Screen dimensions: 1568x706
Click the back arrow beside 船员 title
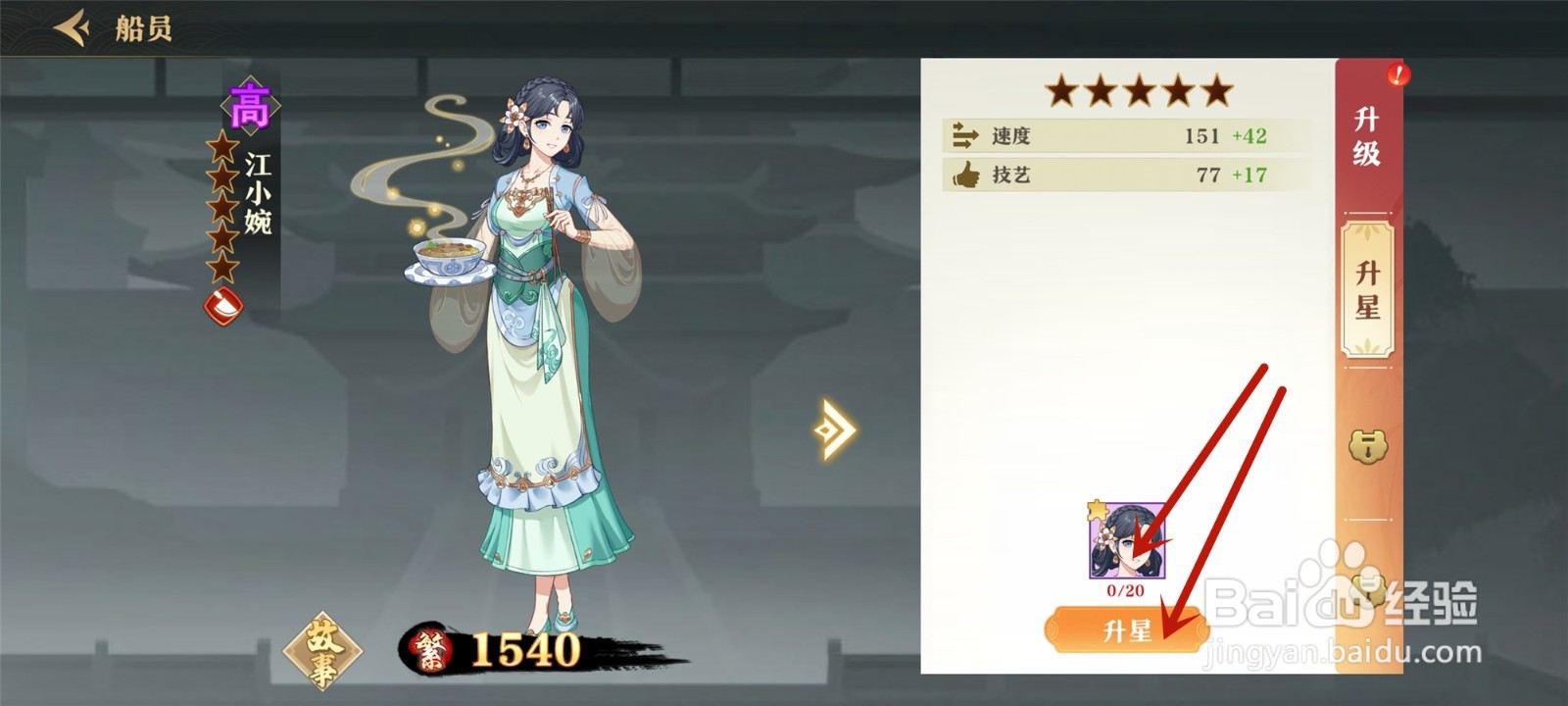click(x=71, y=28)
